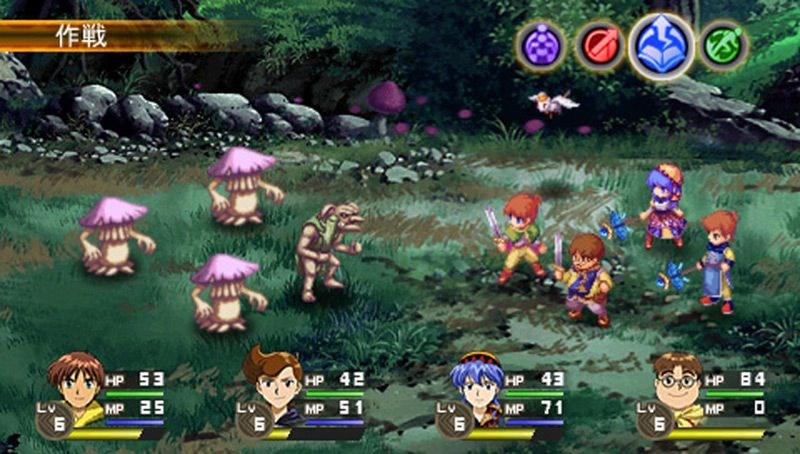The height and width of the screenshot is (454, 800).
Task: Activate the blue open-book tactics icon
Action: click(661, 46)
